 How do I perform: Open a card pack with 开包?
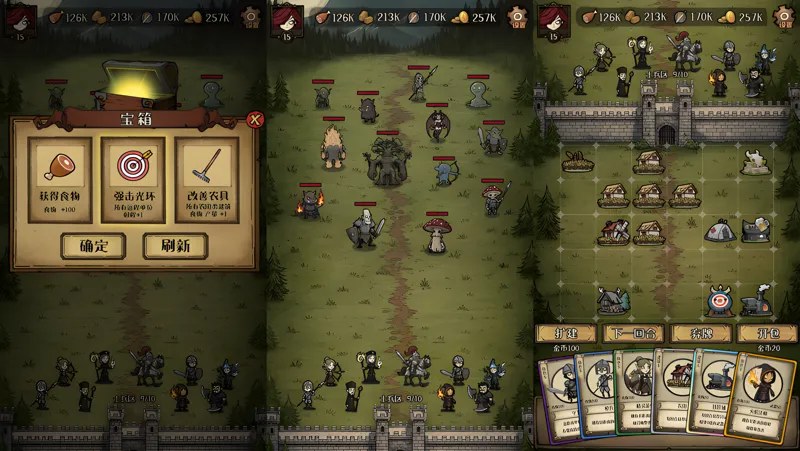(x=766, y=333)
